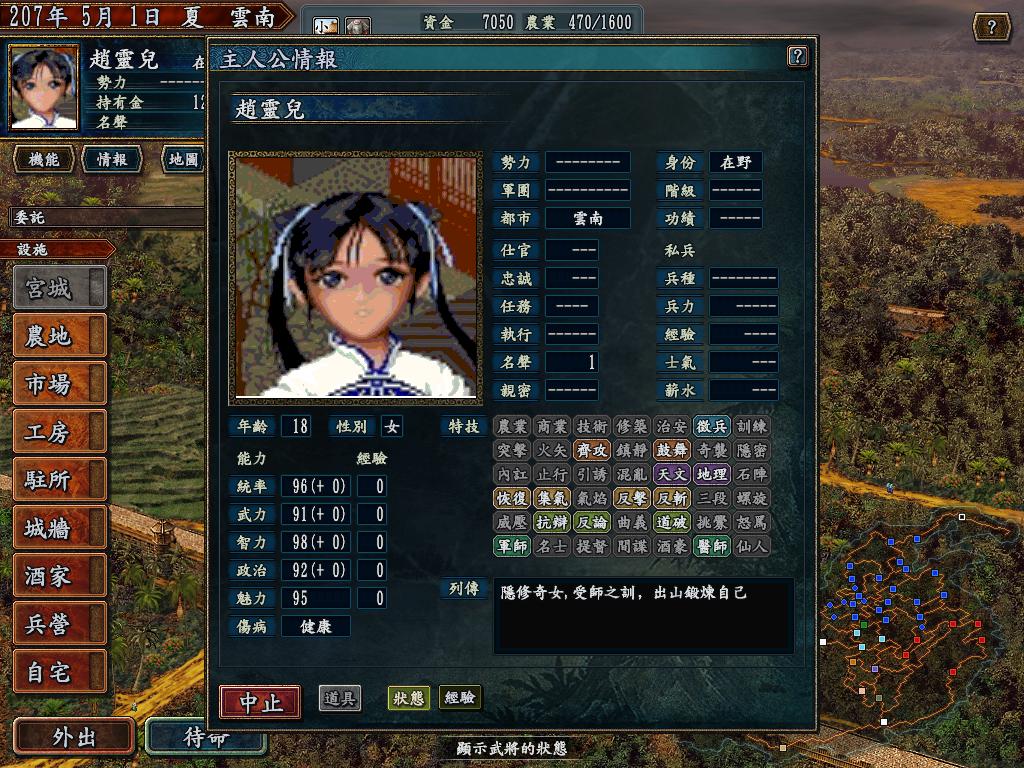Visit the 市場 market
Screen dimensions: 1024x768
59,384
